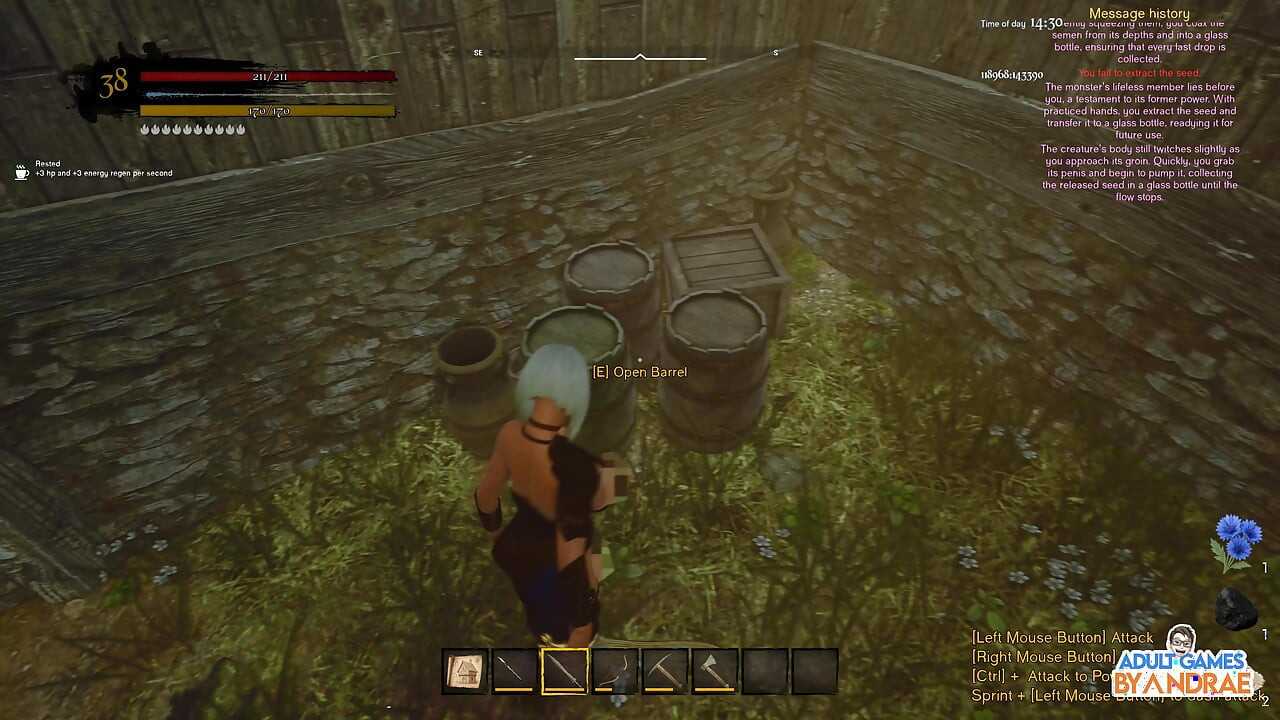Switch to the axe hotbar slot

(x=714, y=671)
